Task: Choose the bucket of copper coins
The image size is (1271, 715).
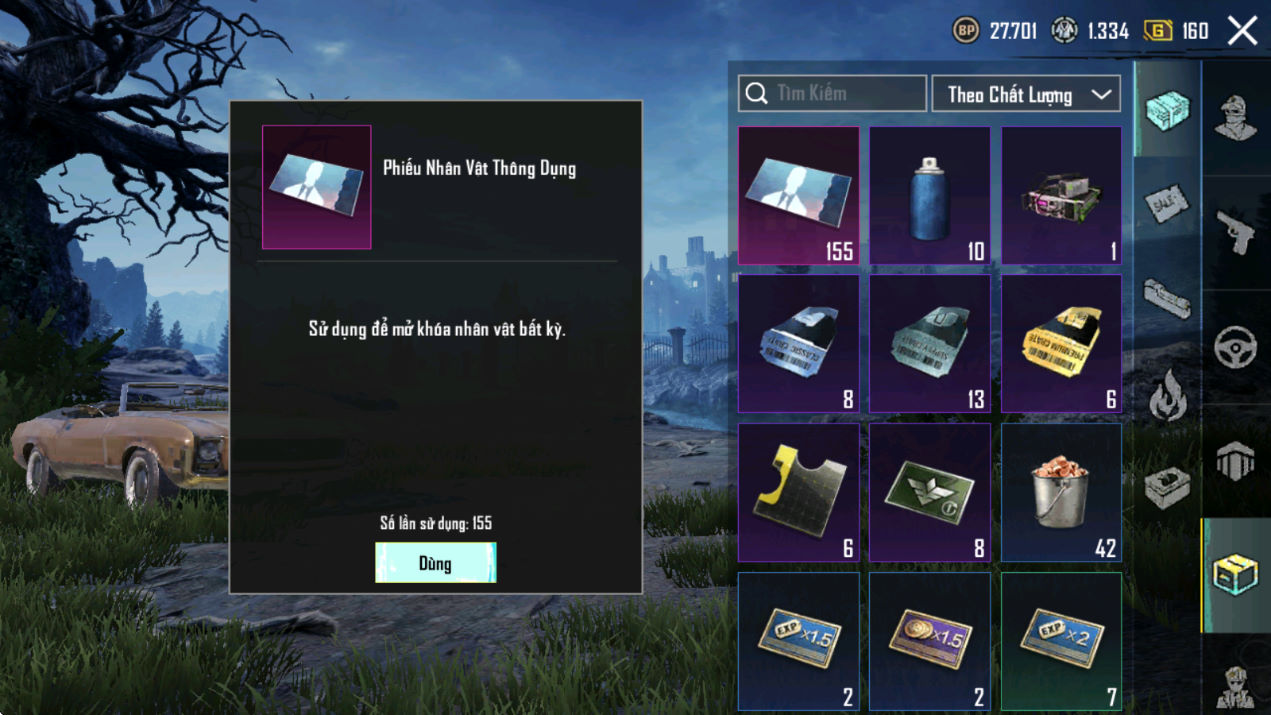Action: (x=1061, y=492)
